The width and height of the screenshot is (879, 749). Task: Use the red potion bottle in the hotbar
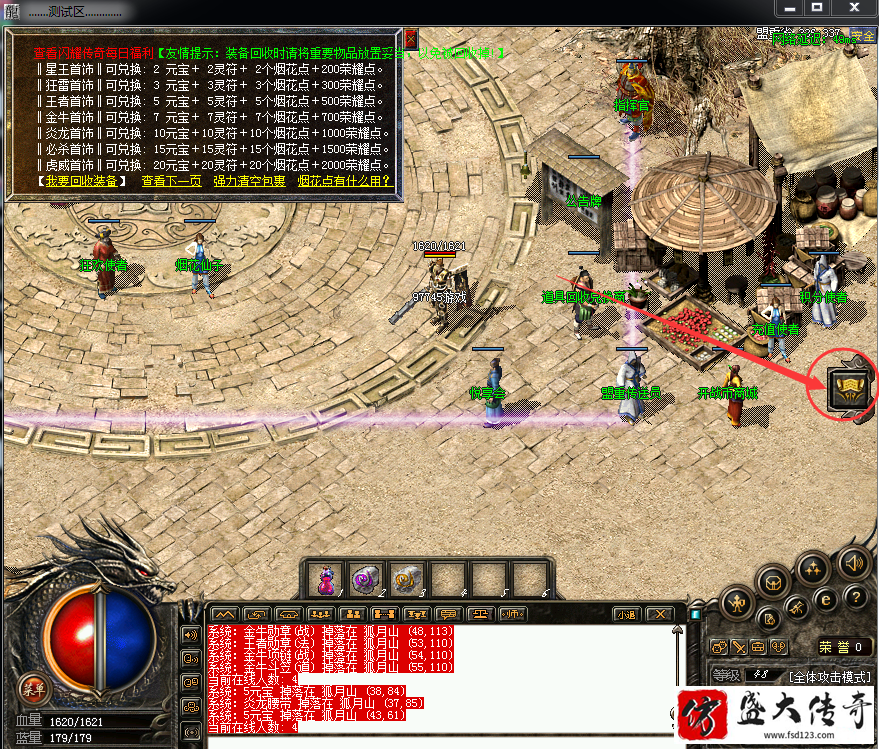pos(325,579)
